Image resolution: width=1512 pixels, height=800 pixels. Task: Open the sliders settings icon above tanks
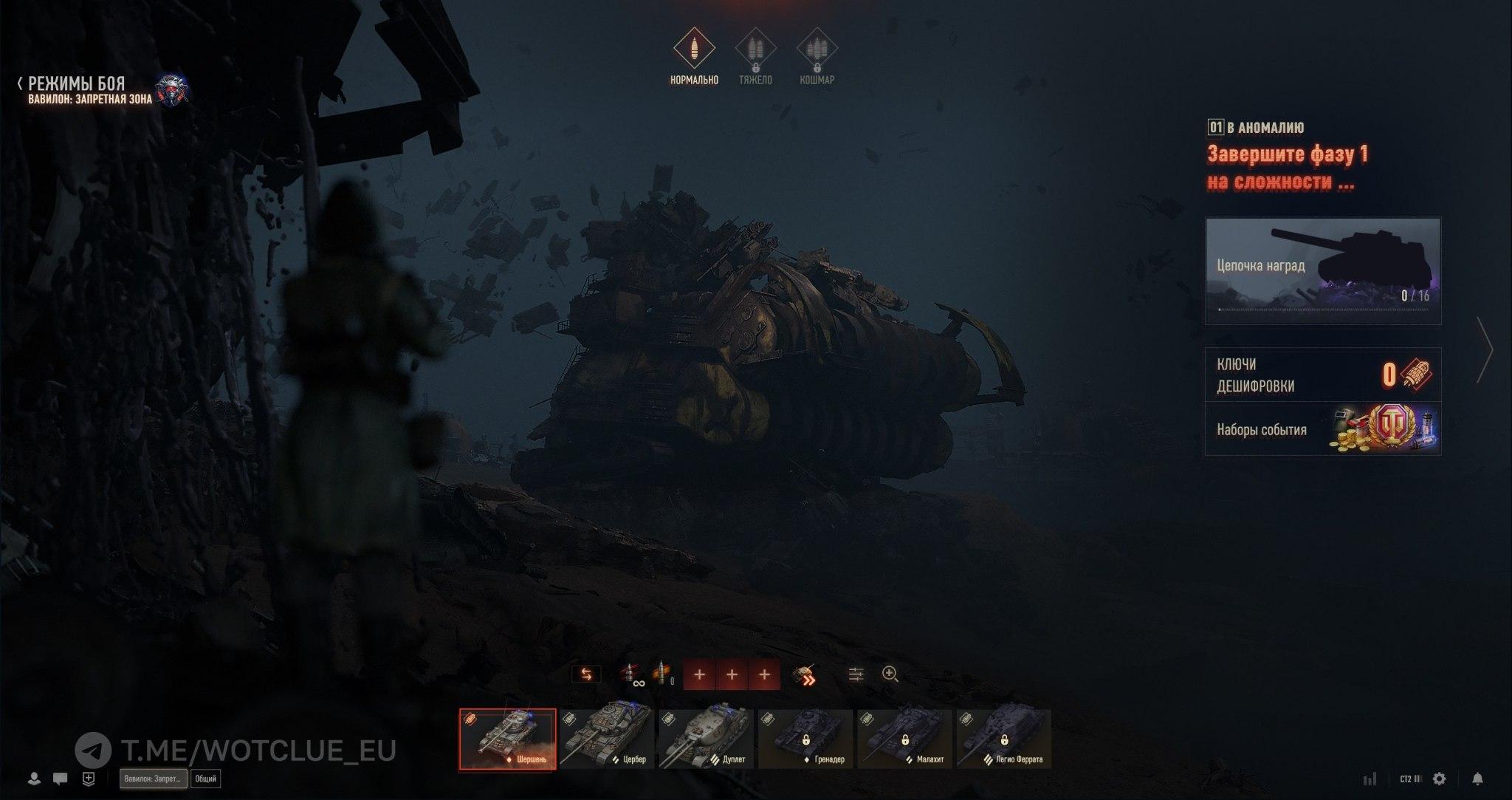tap(856, 674)
